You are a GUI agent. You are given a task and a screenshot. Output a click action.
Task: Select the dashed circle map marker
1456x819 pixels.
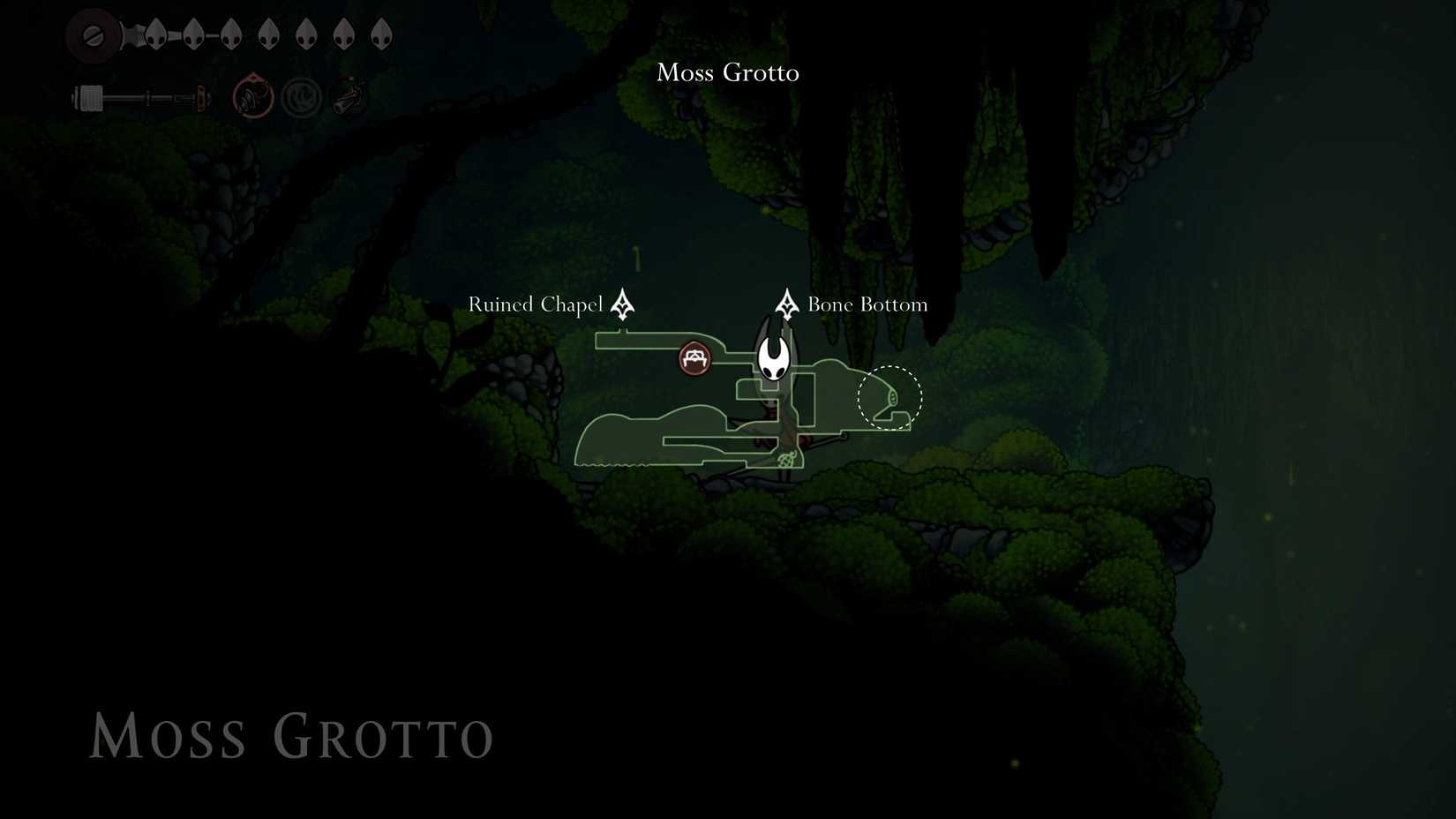889,397
